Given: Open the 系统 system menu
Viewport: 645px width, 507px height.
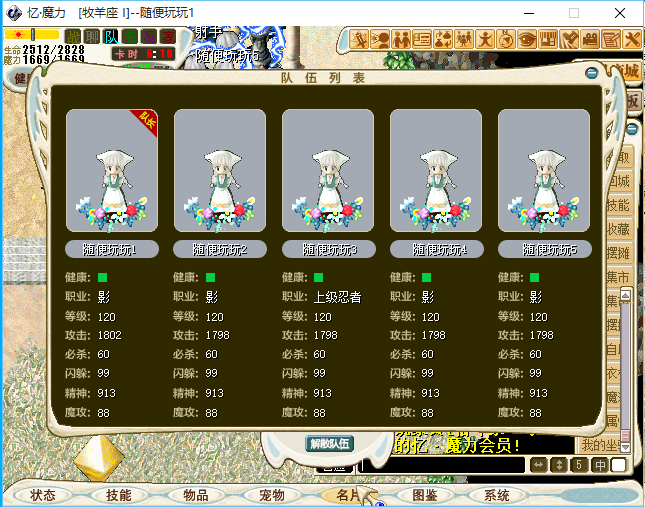Looking at the screenshot, I should [497, 495].
